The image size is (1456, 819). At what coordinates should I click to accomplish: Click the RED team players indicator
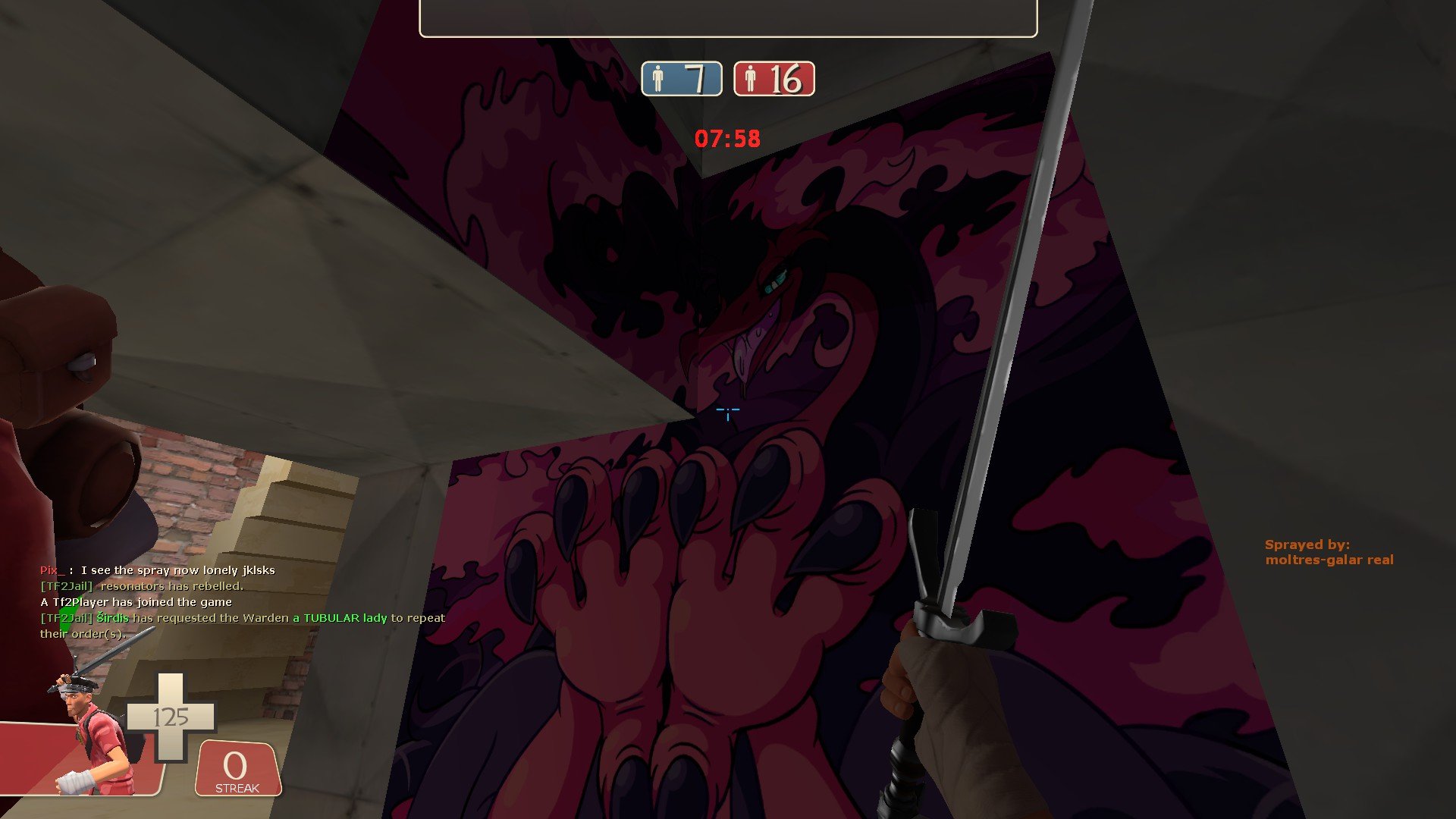coord(773,79)
